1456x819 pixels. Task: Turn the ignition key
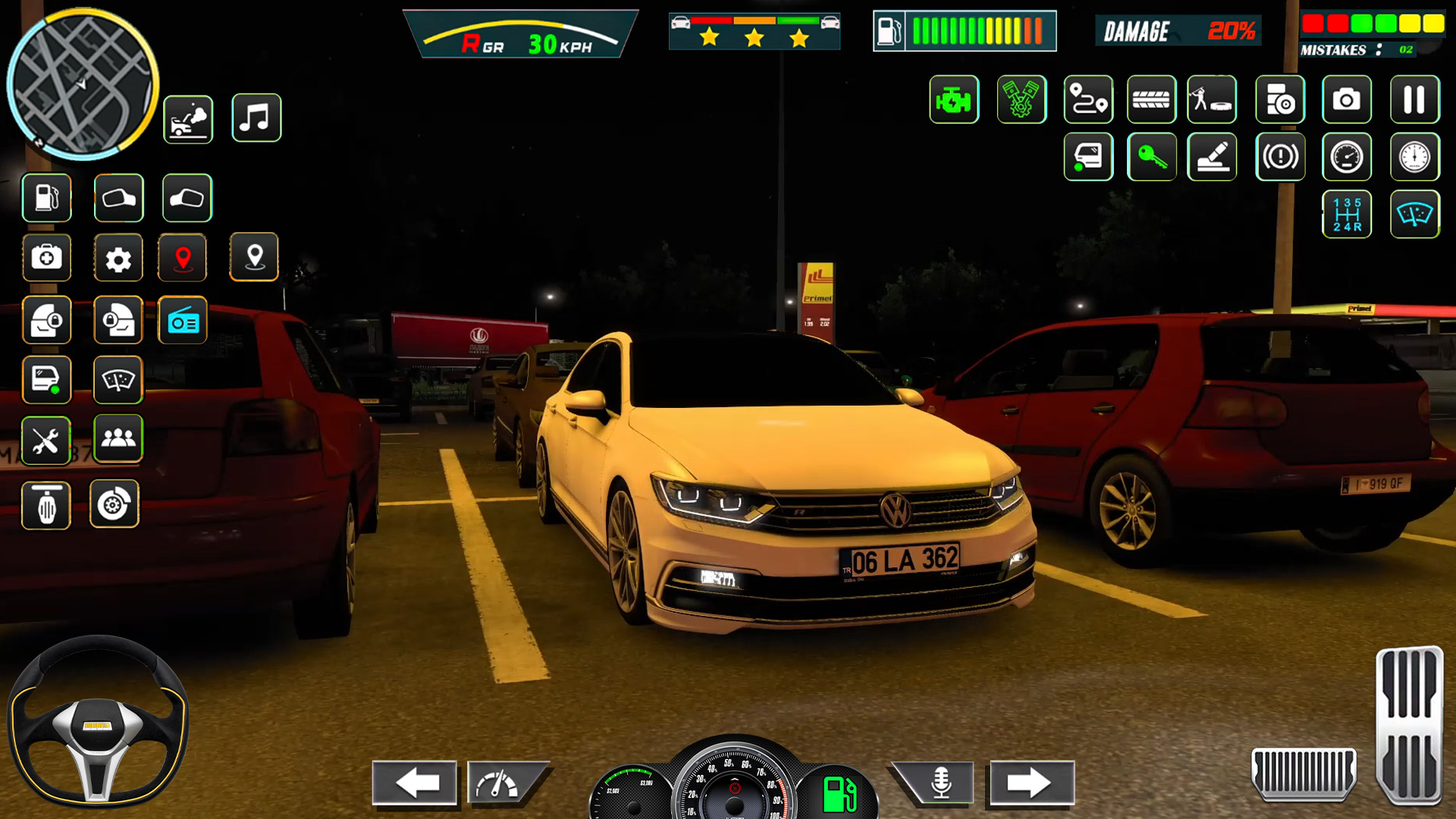pos(1153,157)
